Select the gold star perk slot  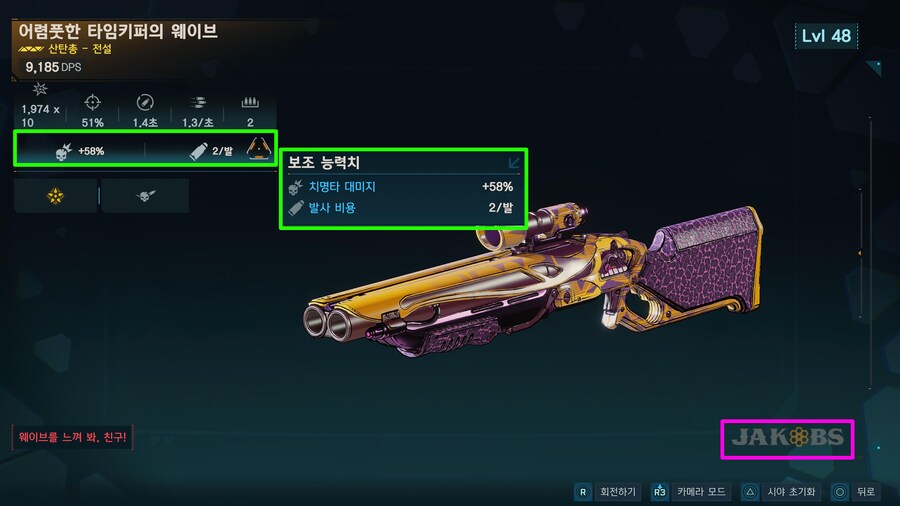[x=55, y=196]
